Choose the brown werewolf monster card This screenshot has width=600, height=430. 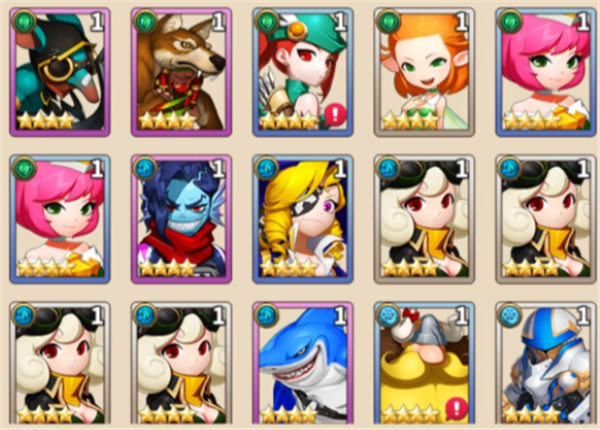click(180, 72)
